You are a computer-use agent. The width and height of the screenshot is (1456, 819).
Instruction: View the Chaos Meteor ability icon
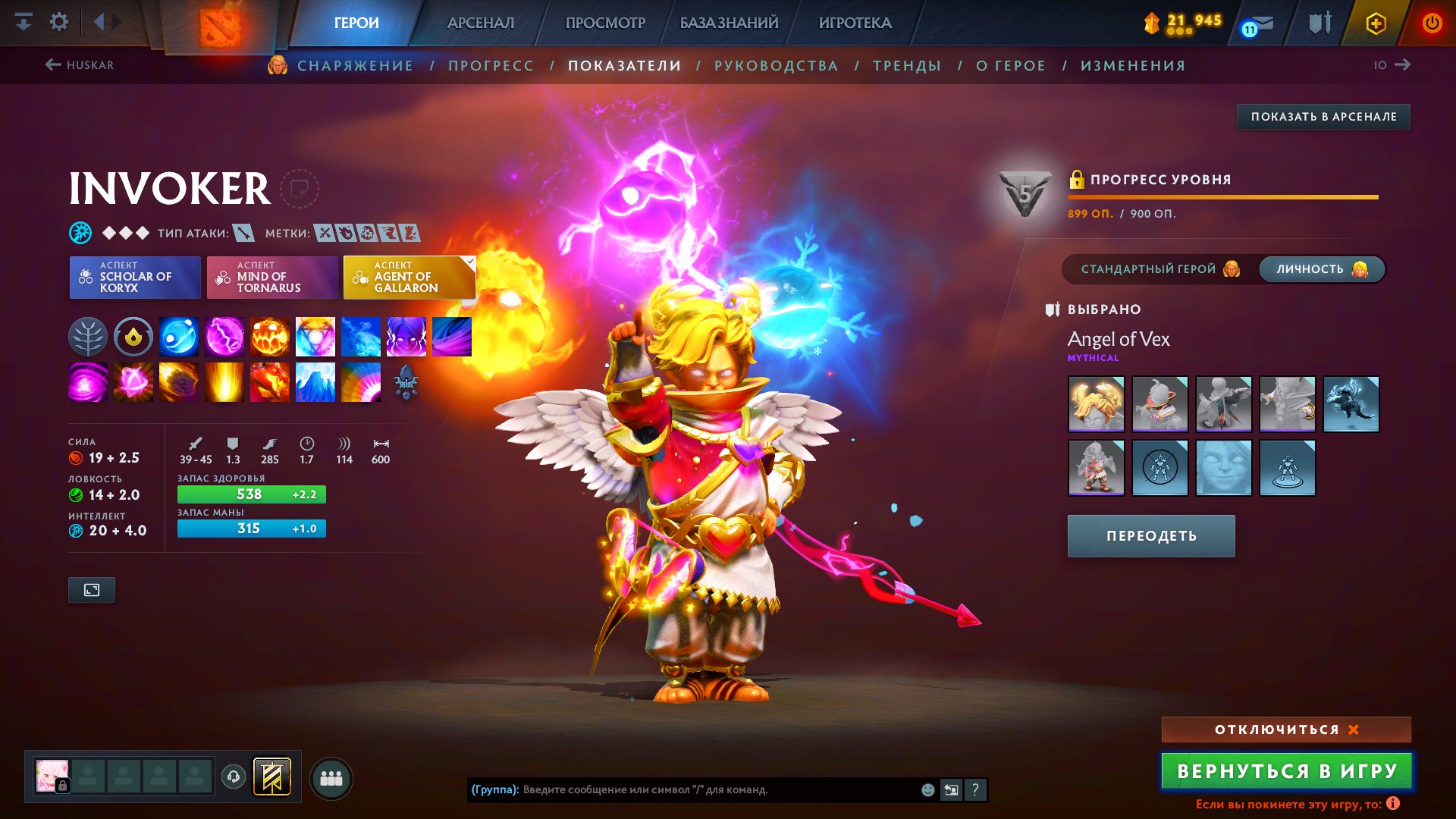(x=179, y=381)
